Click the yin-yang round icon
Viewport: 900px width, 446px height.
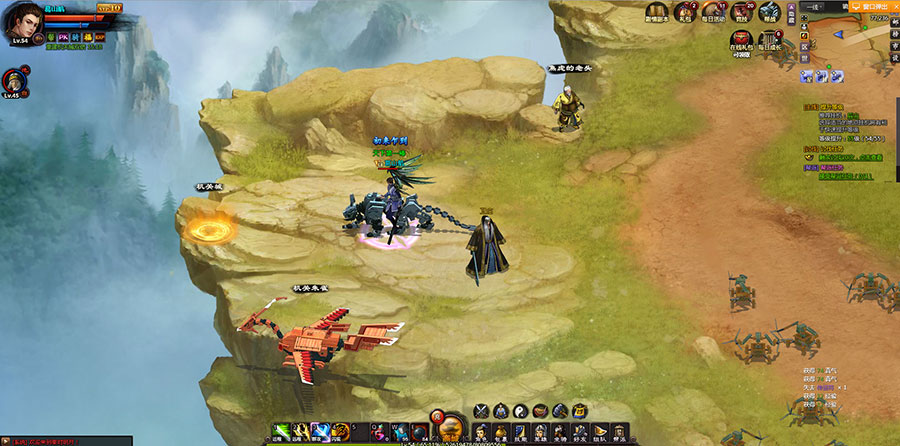(518, 410)
